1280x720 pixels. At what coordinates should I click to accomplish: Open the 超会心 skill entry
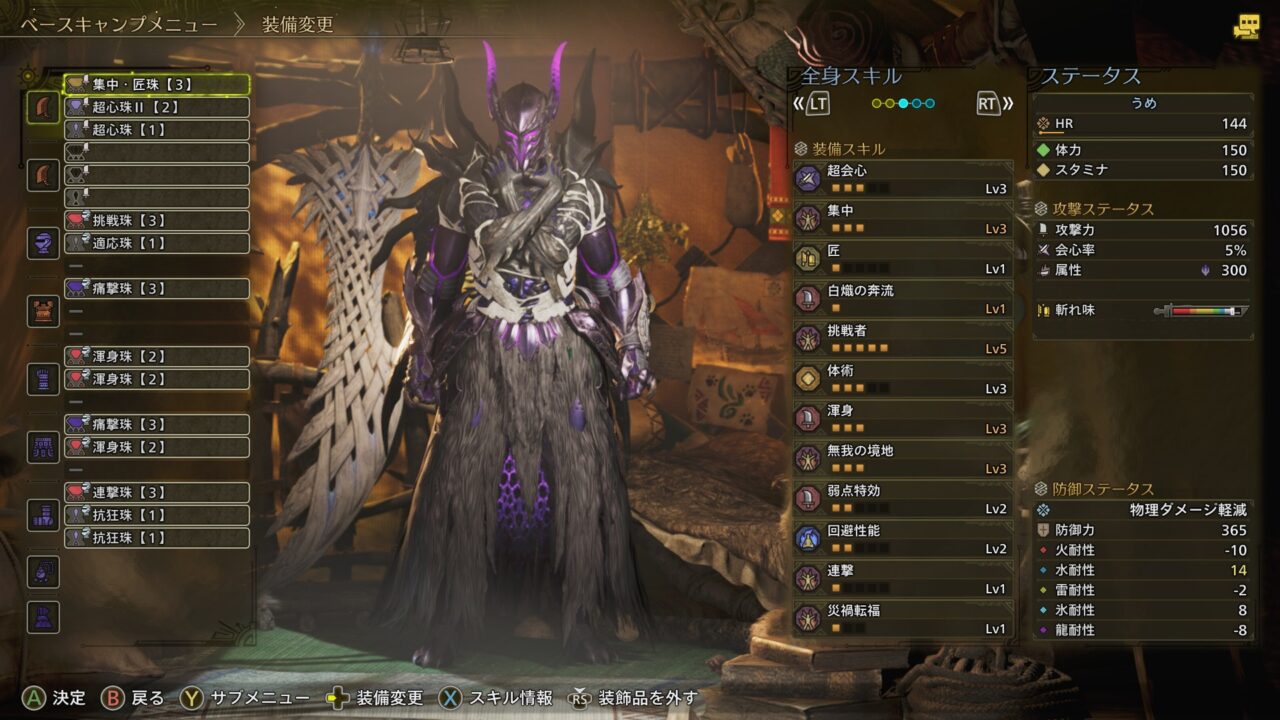(x=903, y=179)
